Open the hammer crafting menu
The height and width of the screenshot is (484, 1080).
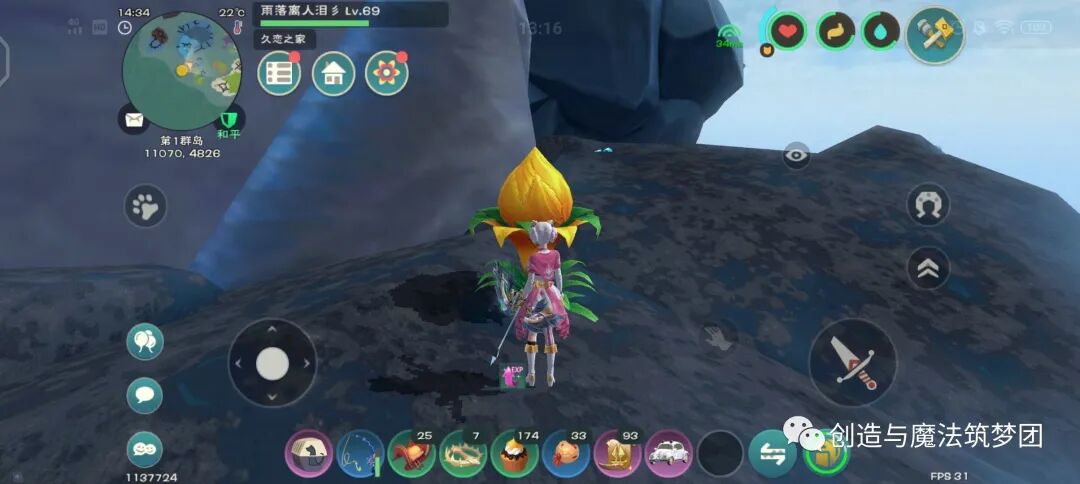coord(935,35)
